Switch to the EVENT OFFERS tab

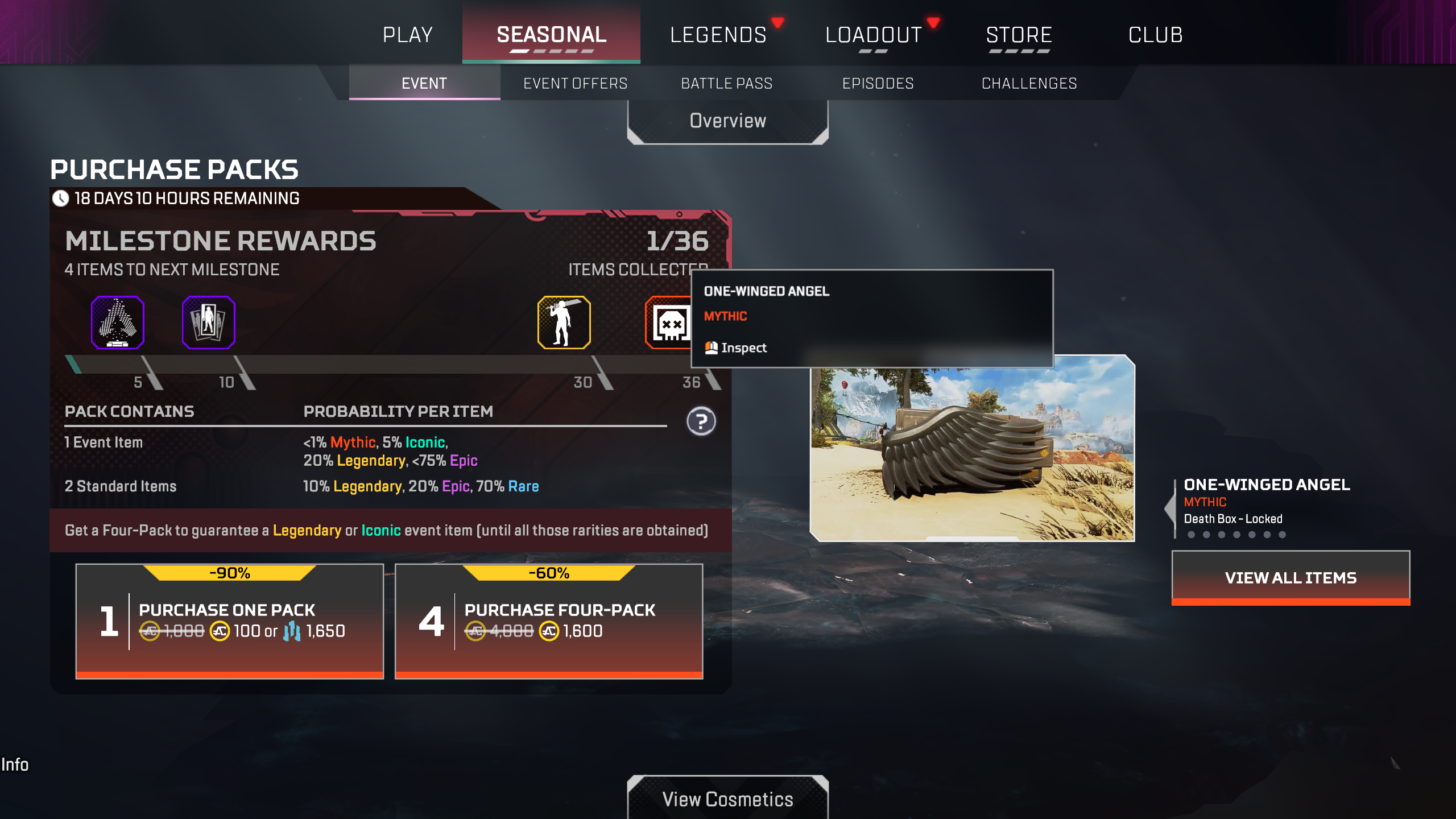pyautogui.click(x=576, y=83)
